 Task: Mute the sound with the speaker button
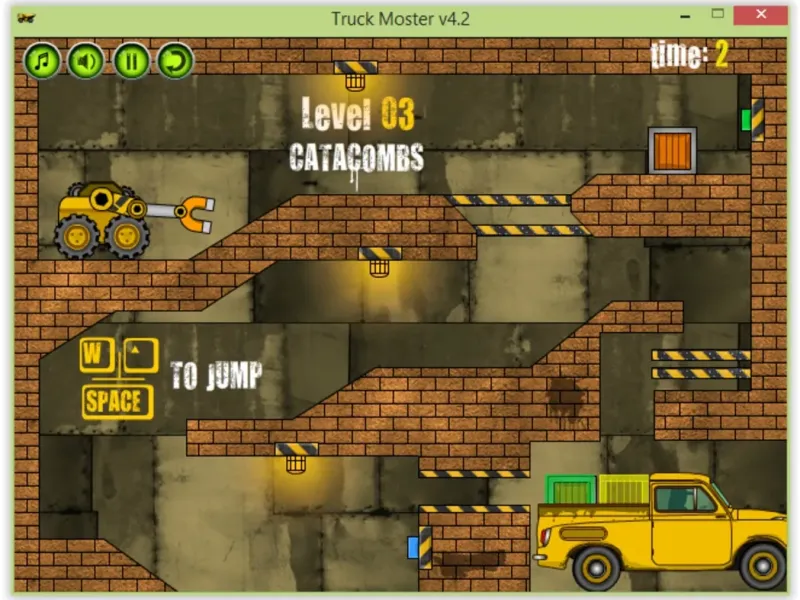click(x=86, y=61)
